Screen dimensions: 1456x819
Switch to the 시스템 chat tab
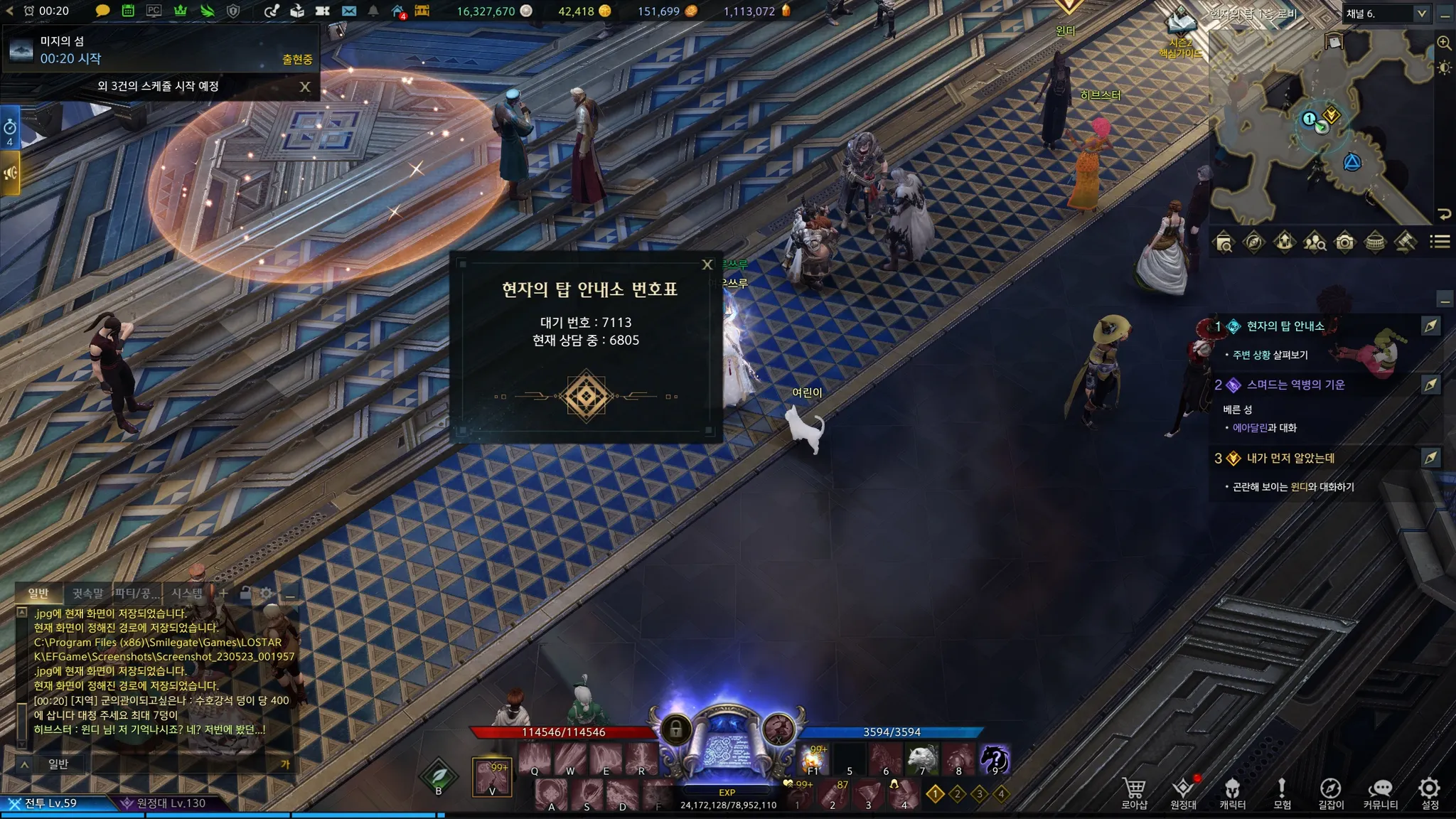tap(187, 593)
